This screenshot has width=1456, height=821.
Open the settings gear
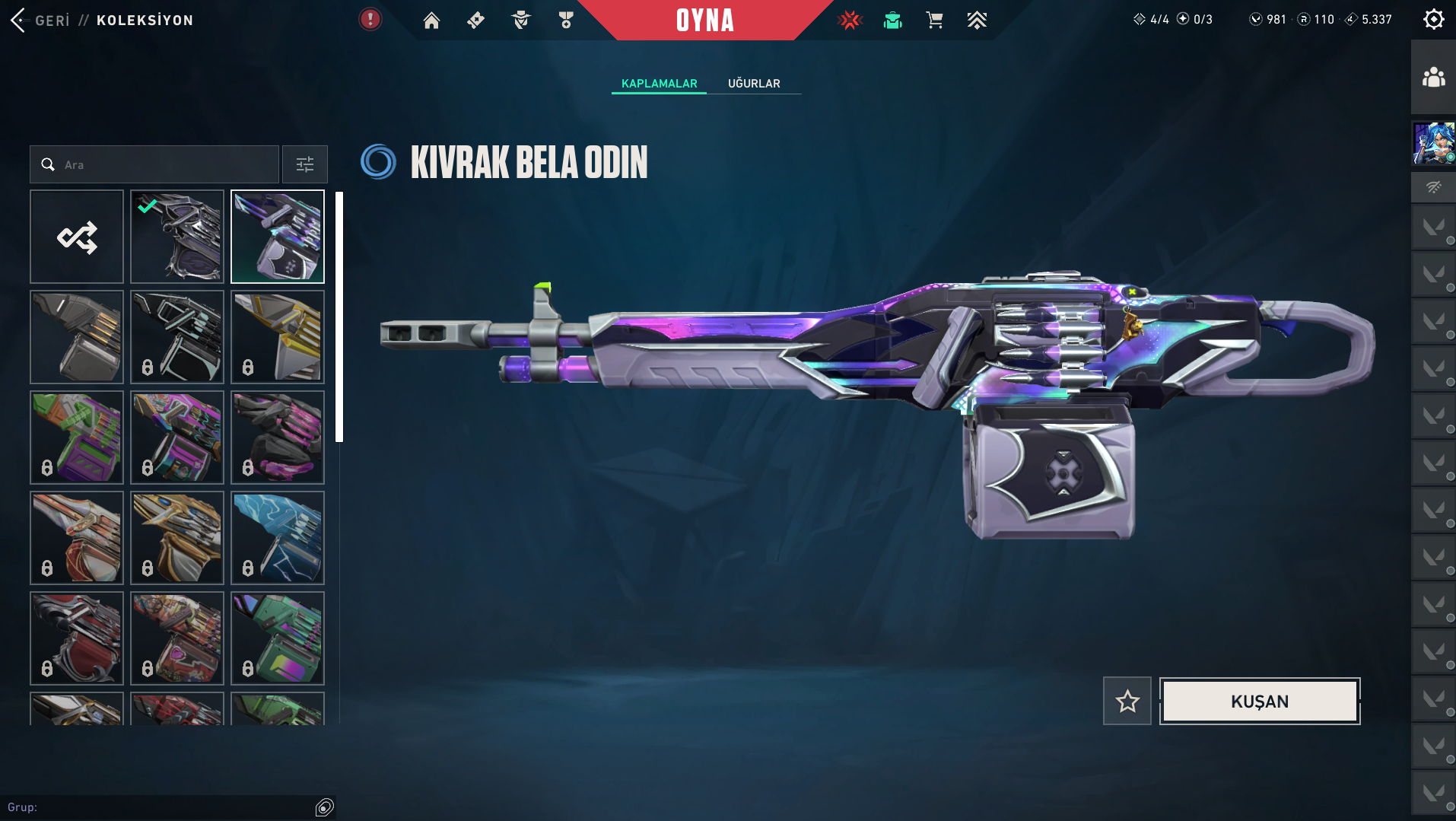(x=1433, y=19)
